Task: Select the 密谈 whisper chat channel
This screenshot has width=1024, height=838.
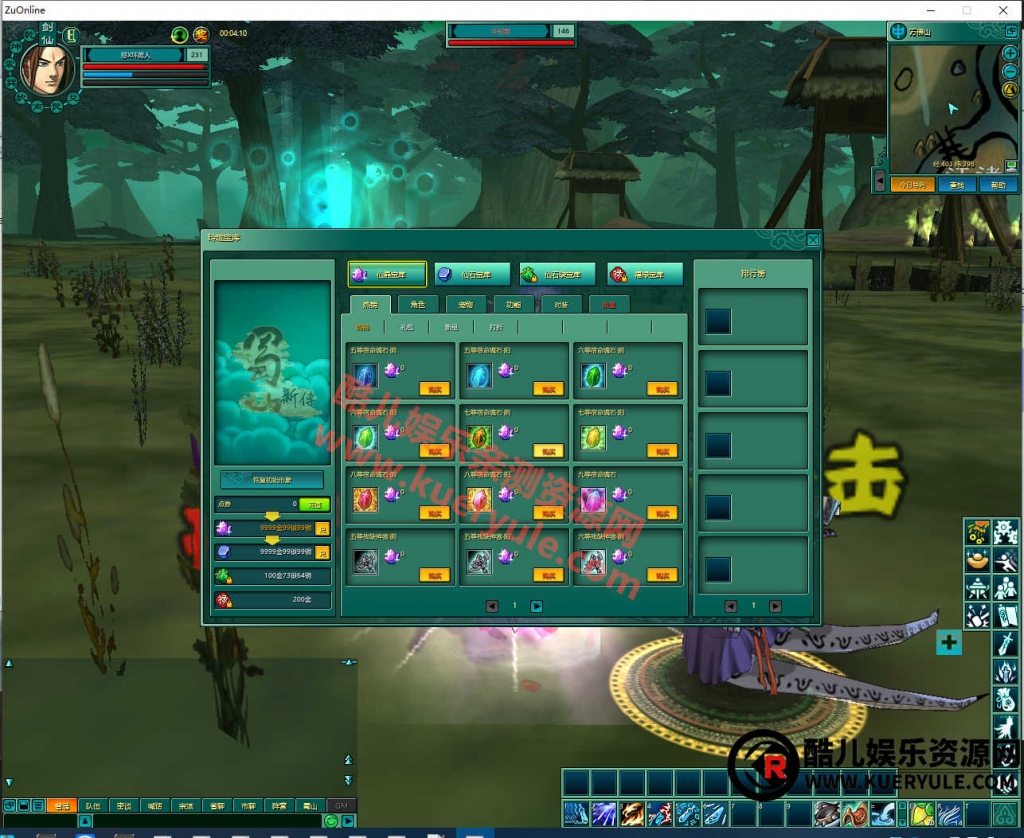Action: point(123,806)
